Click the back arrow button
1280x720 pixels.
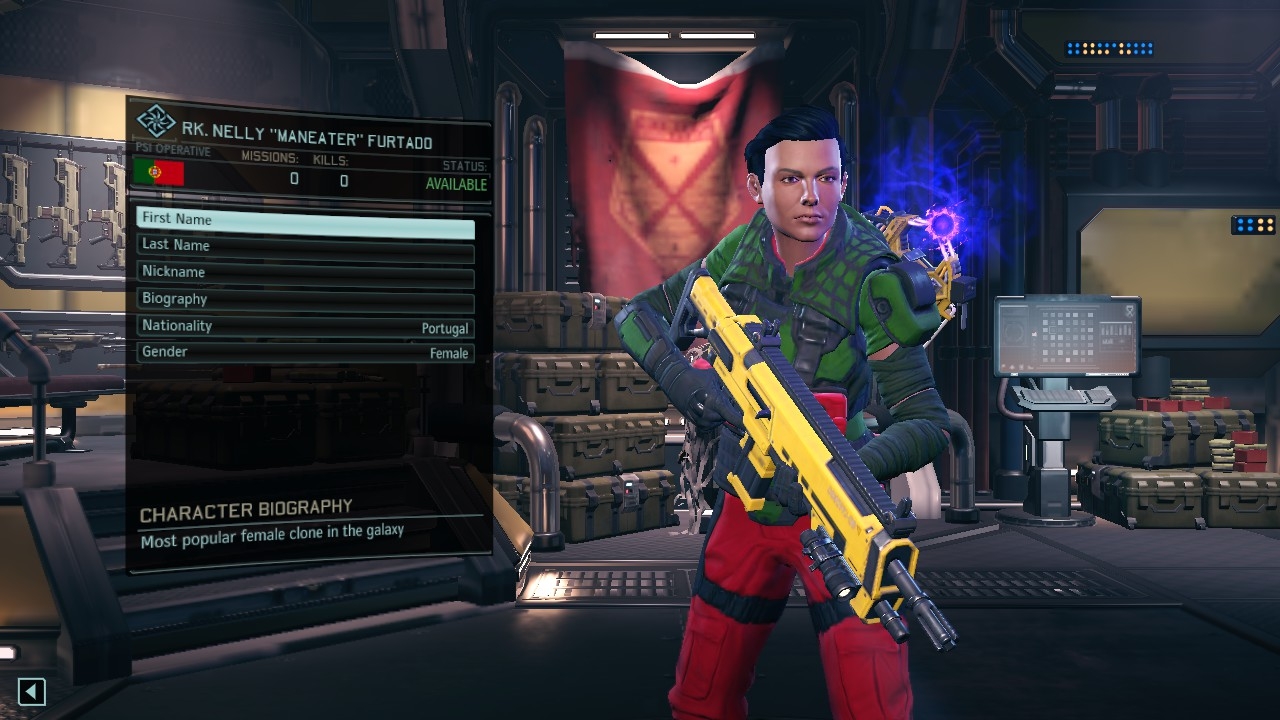32,691
